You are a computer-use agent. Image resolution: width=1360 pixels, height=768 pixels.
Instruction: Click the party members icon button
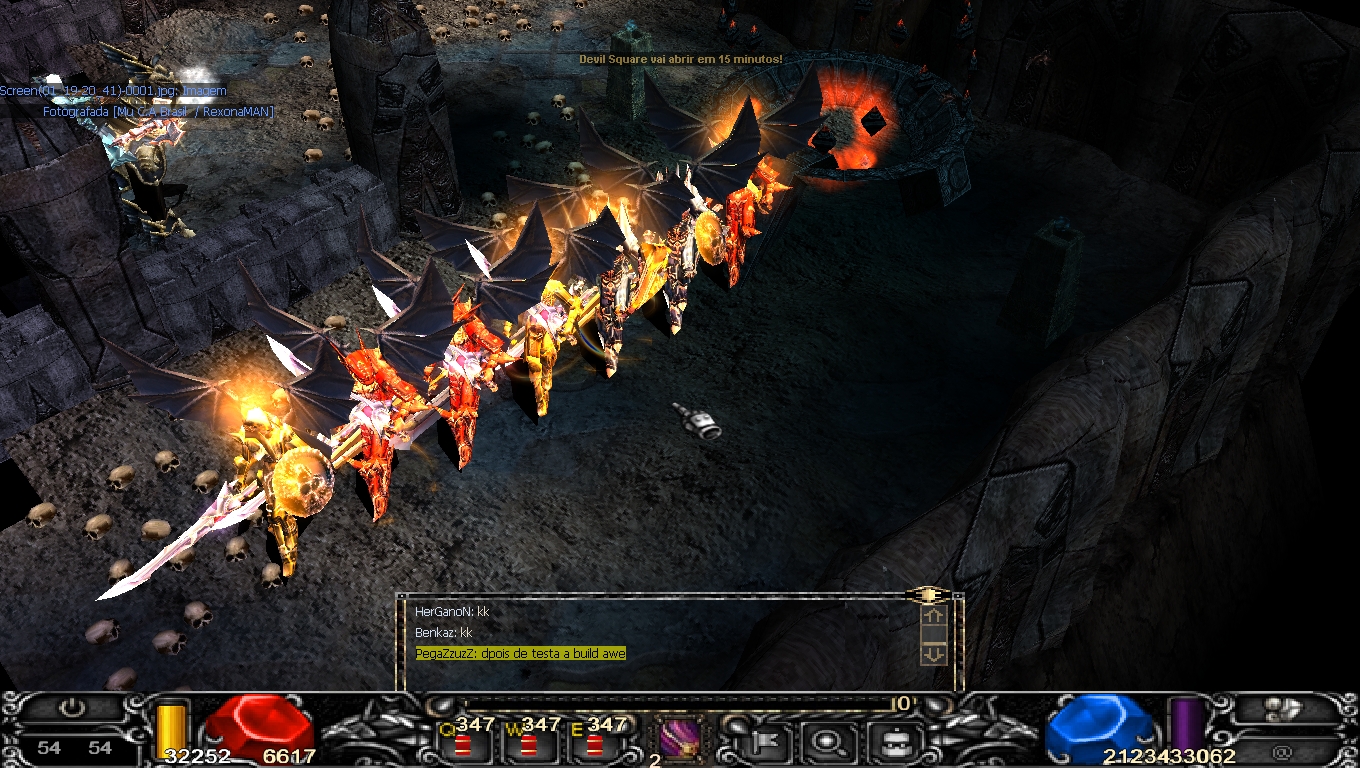pos(1283,708)
